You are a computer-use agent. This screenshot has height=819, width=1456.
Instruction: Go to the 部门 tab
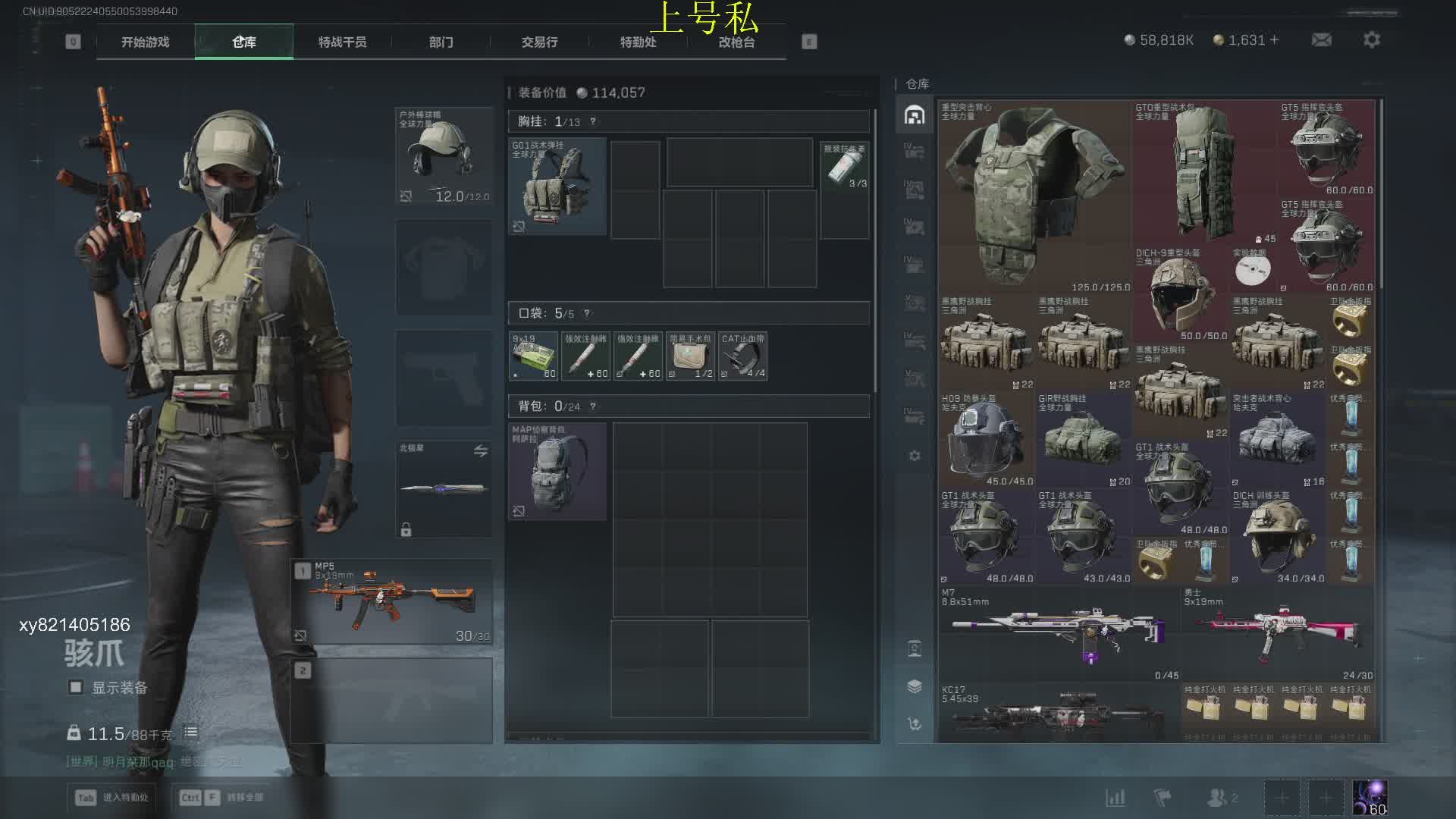point(441,42)
